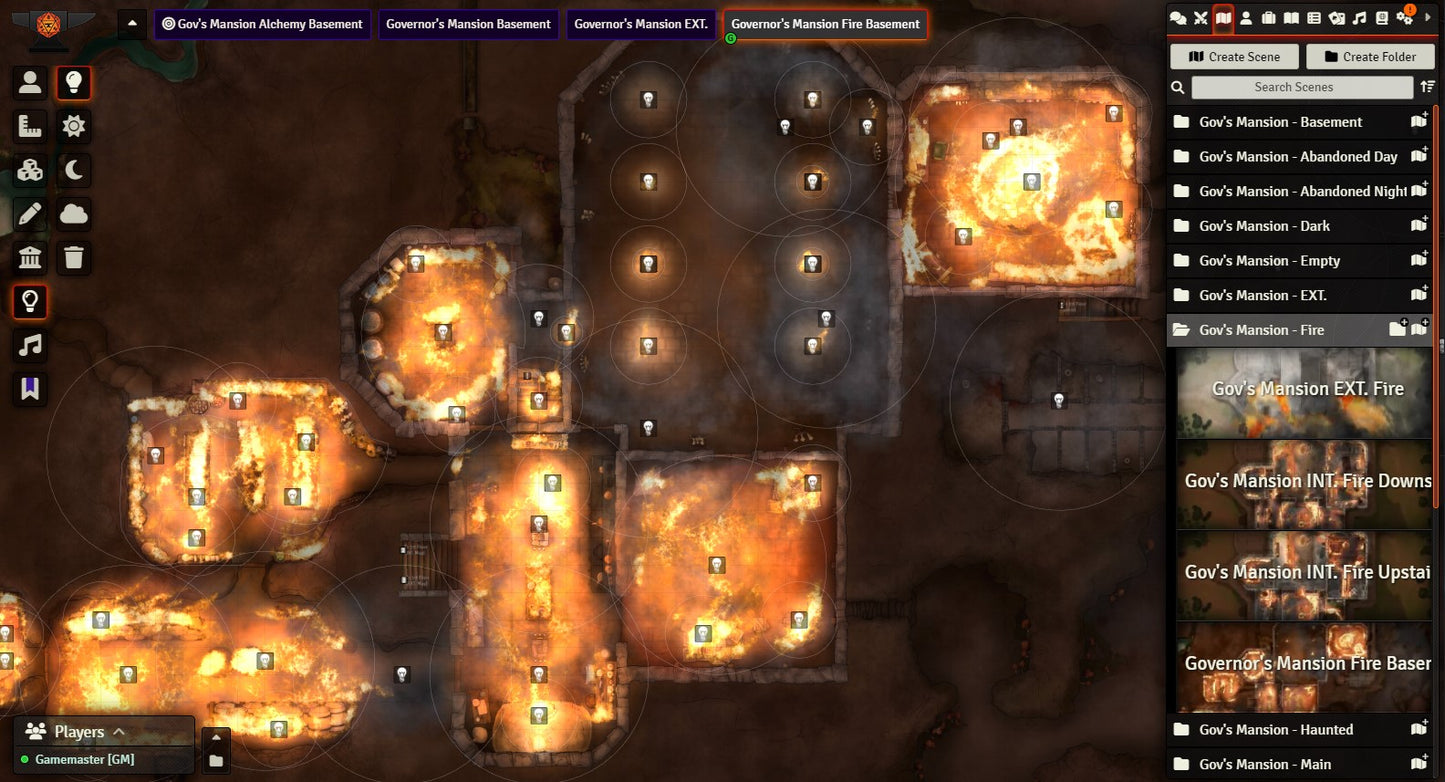Open the game settings gears tab
The width and height of the screenshot is (1445, 782).
click(1405, 17)
